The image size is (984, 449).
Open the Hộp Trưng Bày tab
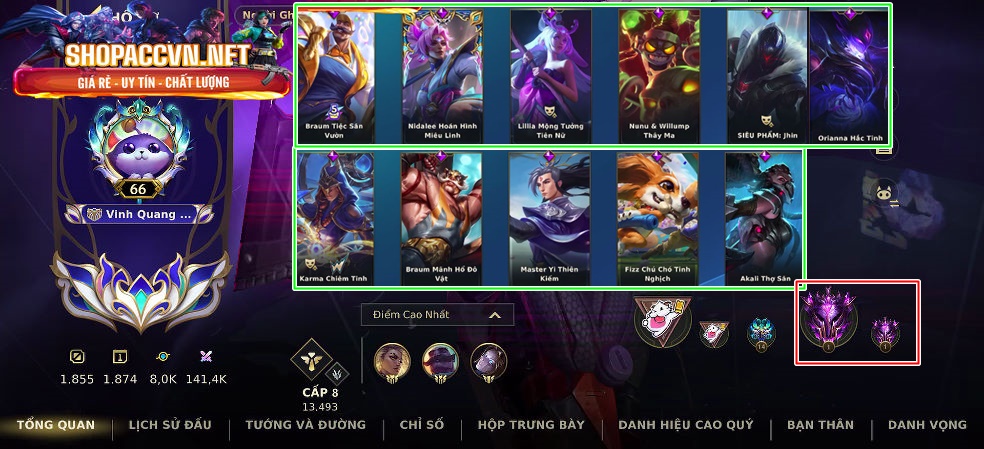pyautogui.click(x=531, y=425)
